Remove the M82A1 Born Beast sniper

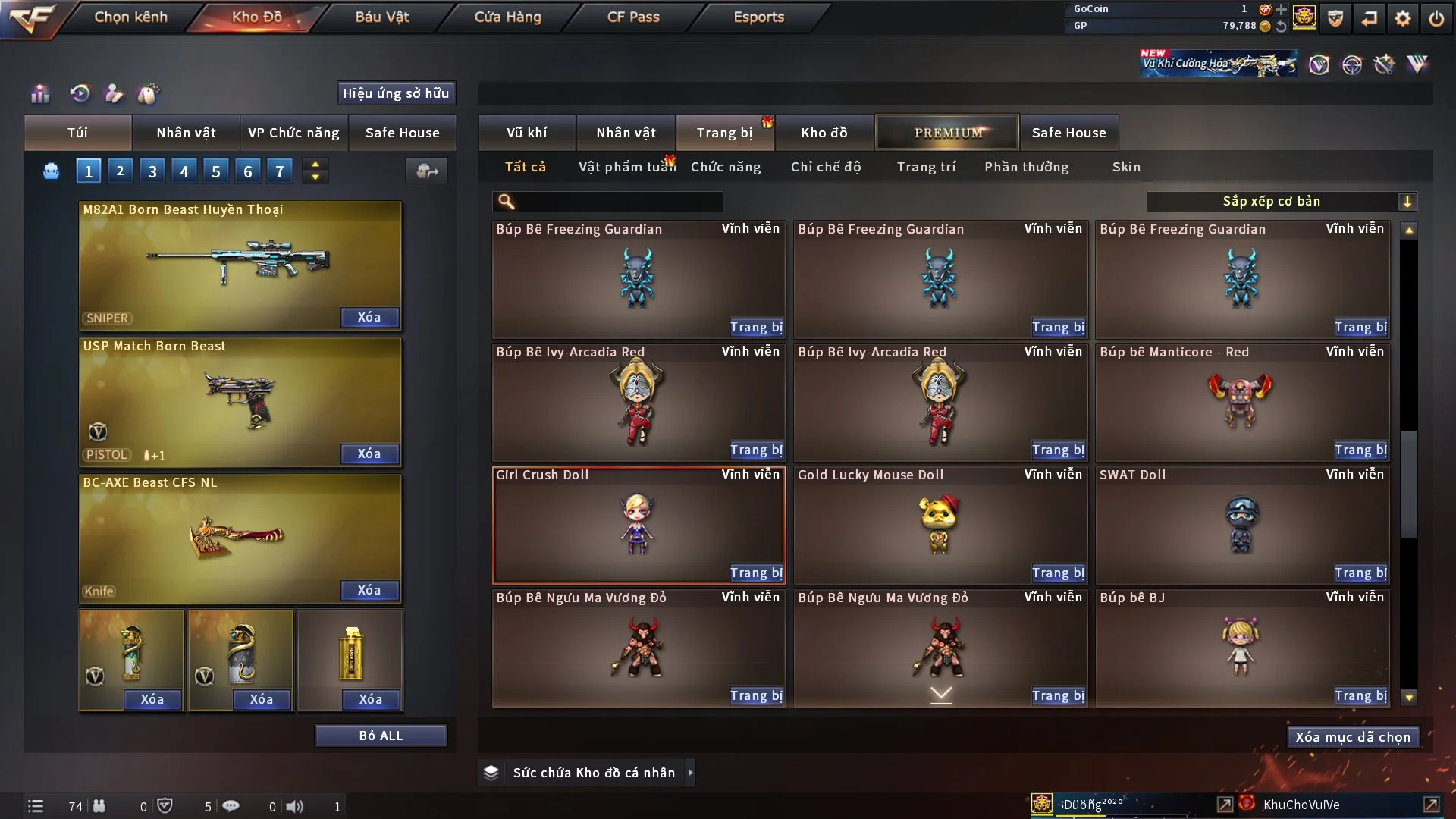(x=369, y=318)
